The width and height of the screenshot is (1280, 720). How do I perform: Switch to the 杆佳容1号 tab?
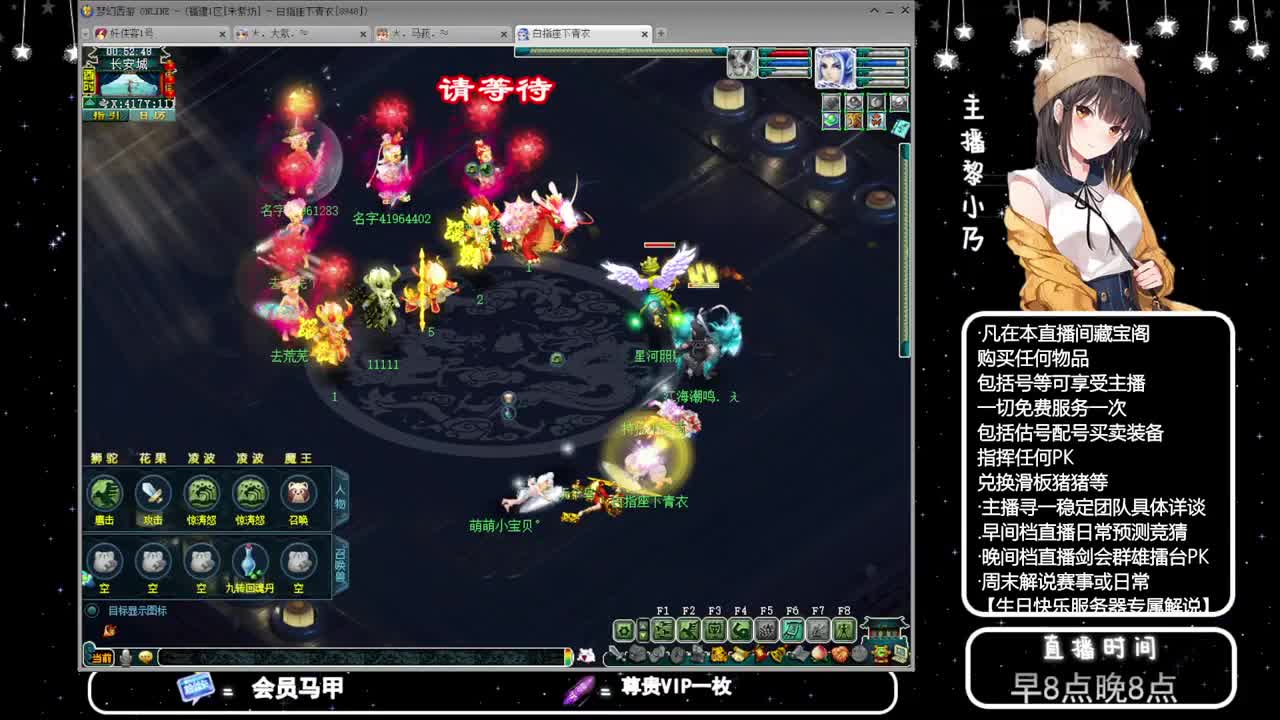(x=150, y=33)
